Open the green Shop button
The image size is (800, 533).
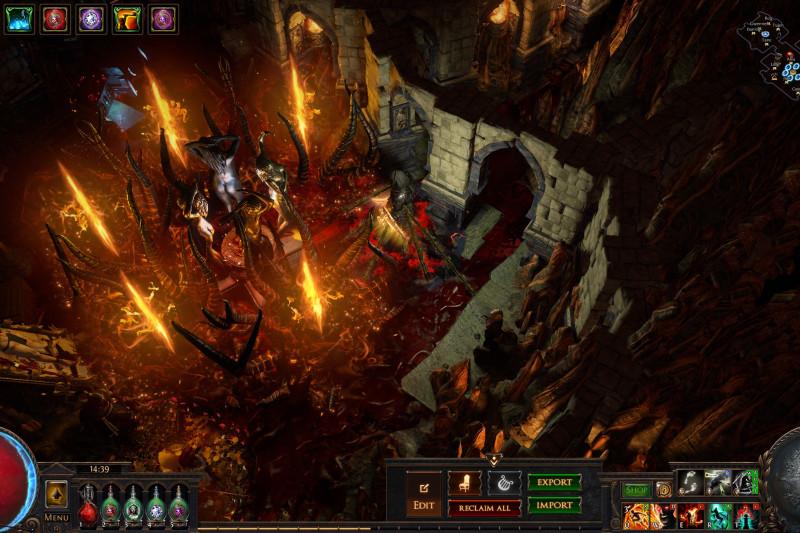point(636,490)
